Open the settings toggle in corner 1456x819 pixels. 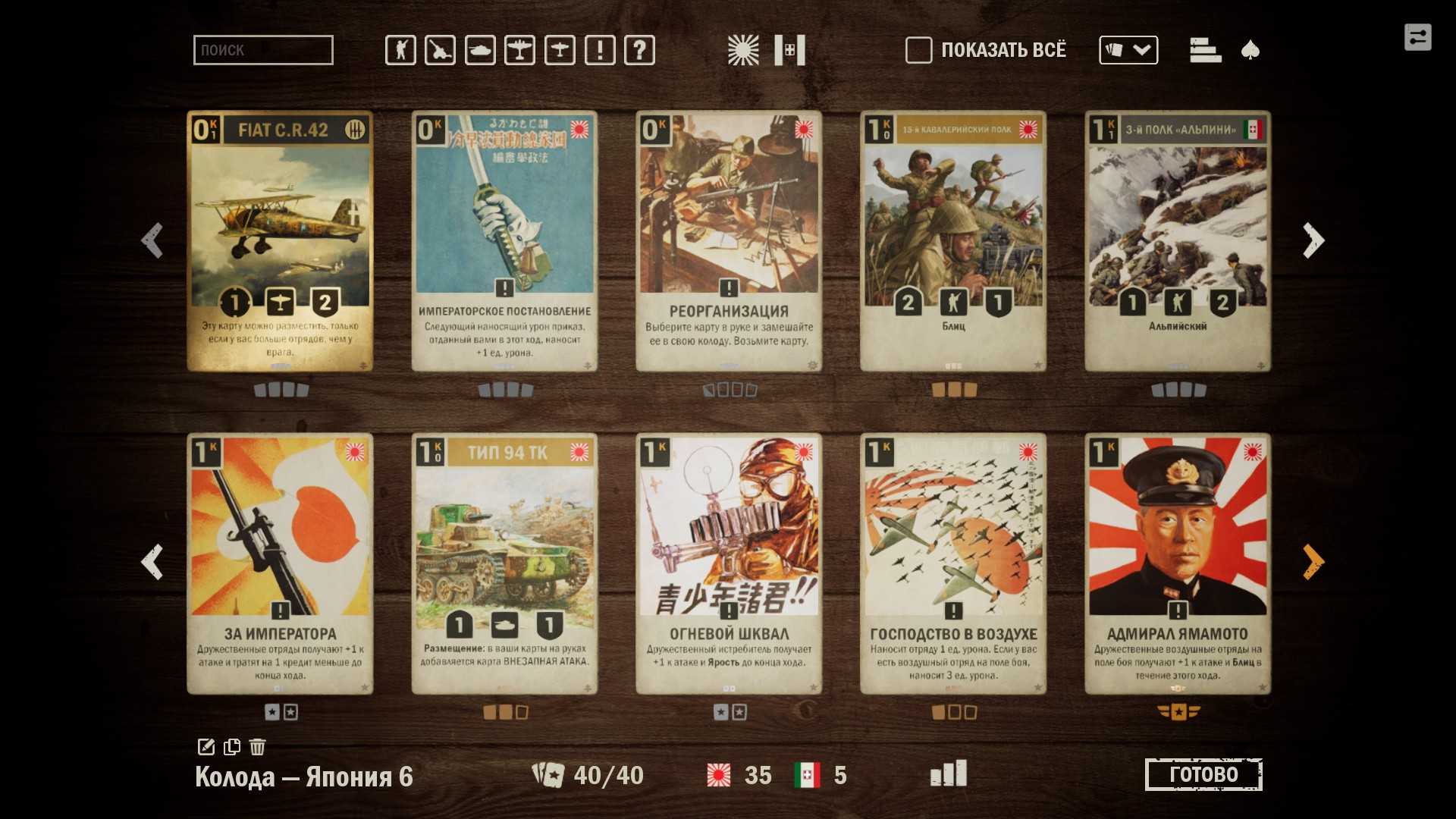[x=1417, y=37]
